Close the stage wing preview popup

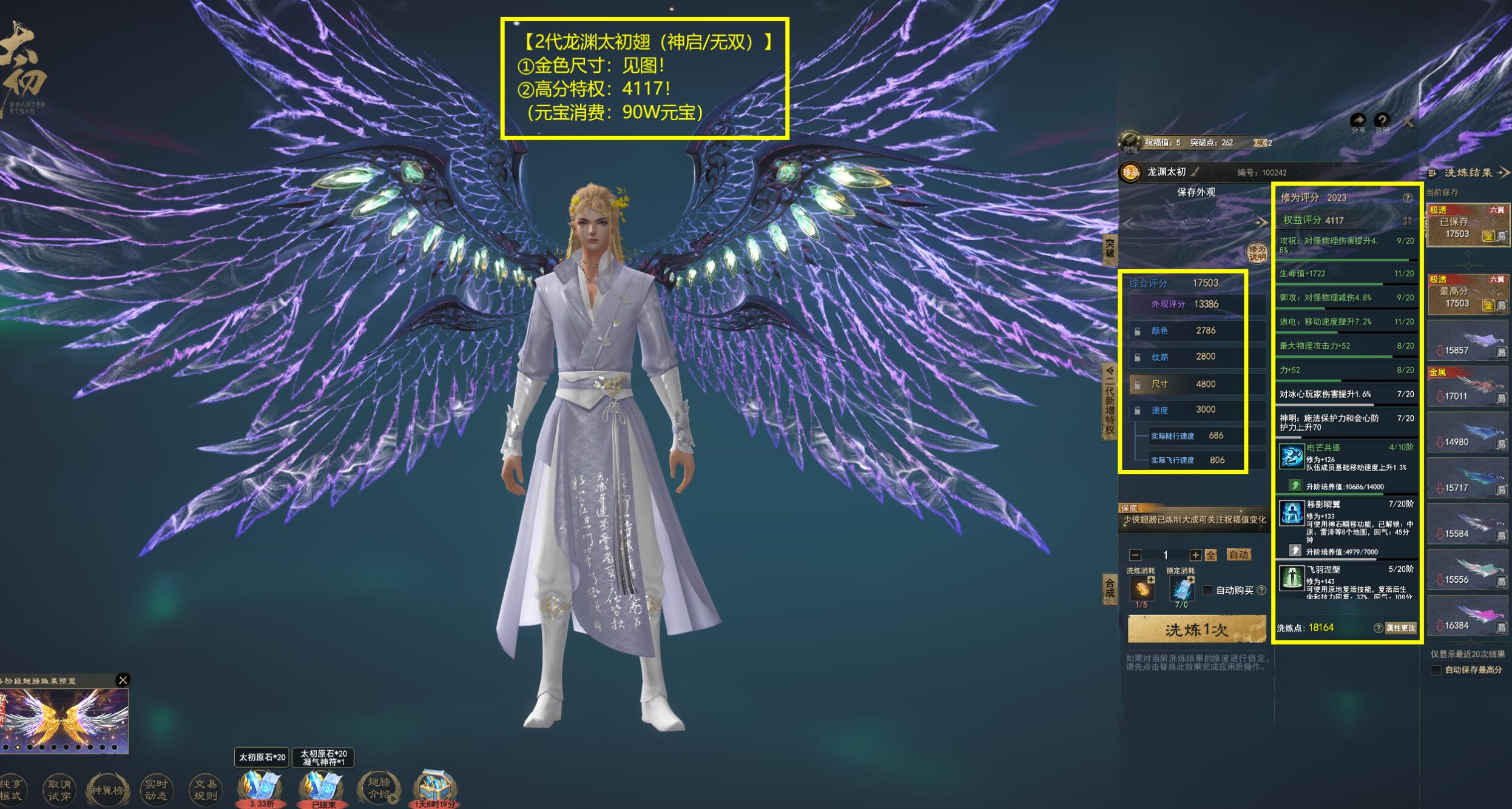pyautogui.click(x=123, y=680)
